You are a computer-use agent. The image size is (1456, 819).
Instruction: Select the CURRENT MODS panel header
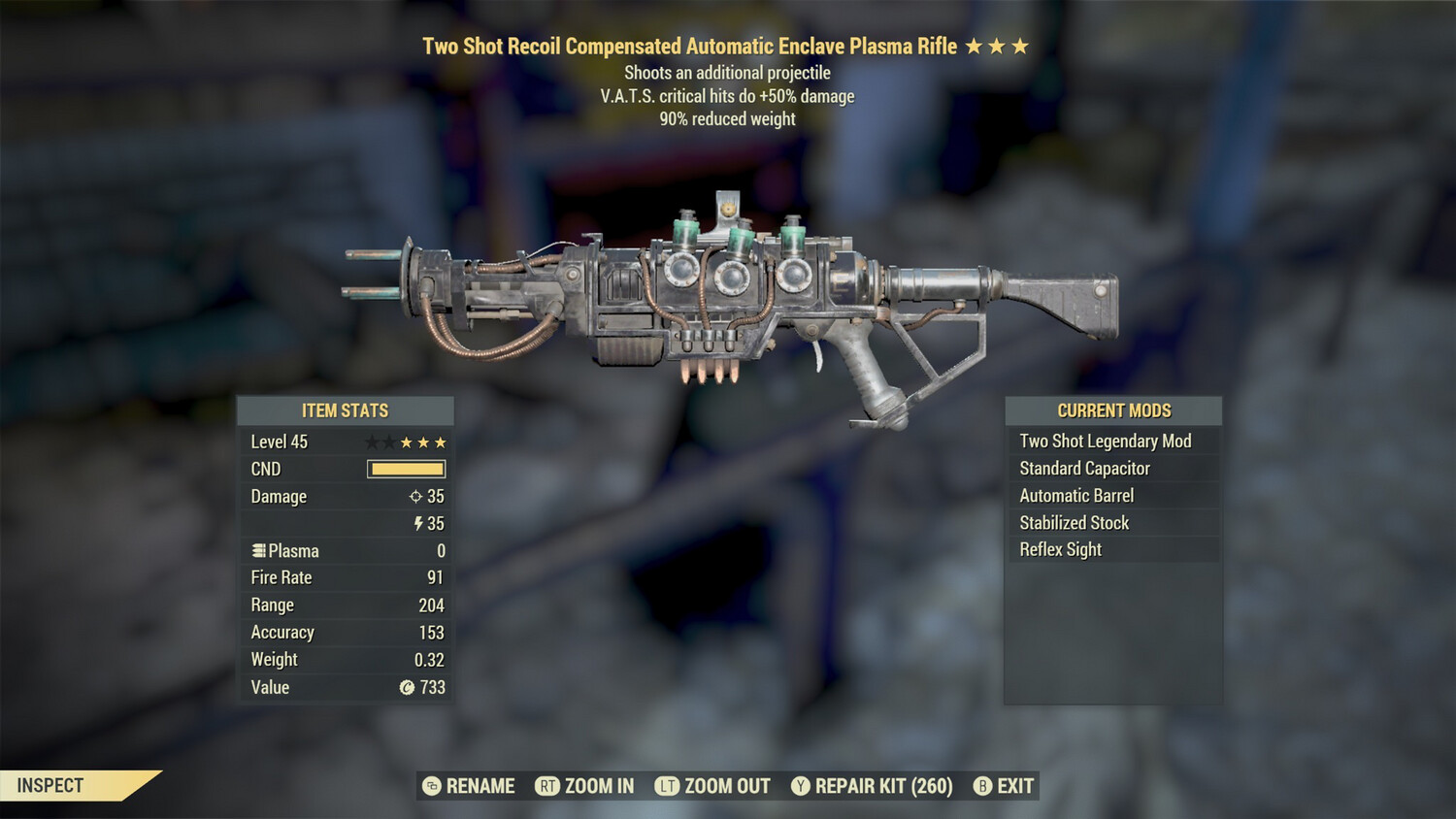pos(1112,410)
